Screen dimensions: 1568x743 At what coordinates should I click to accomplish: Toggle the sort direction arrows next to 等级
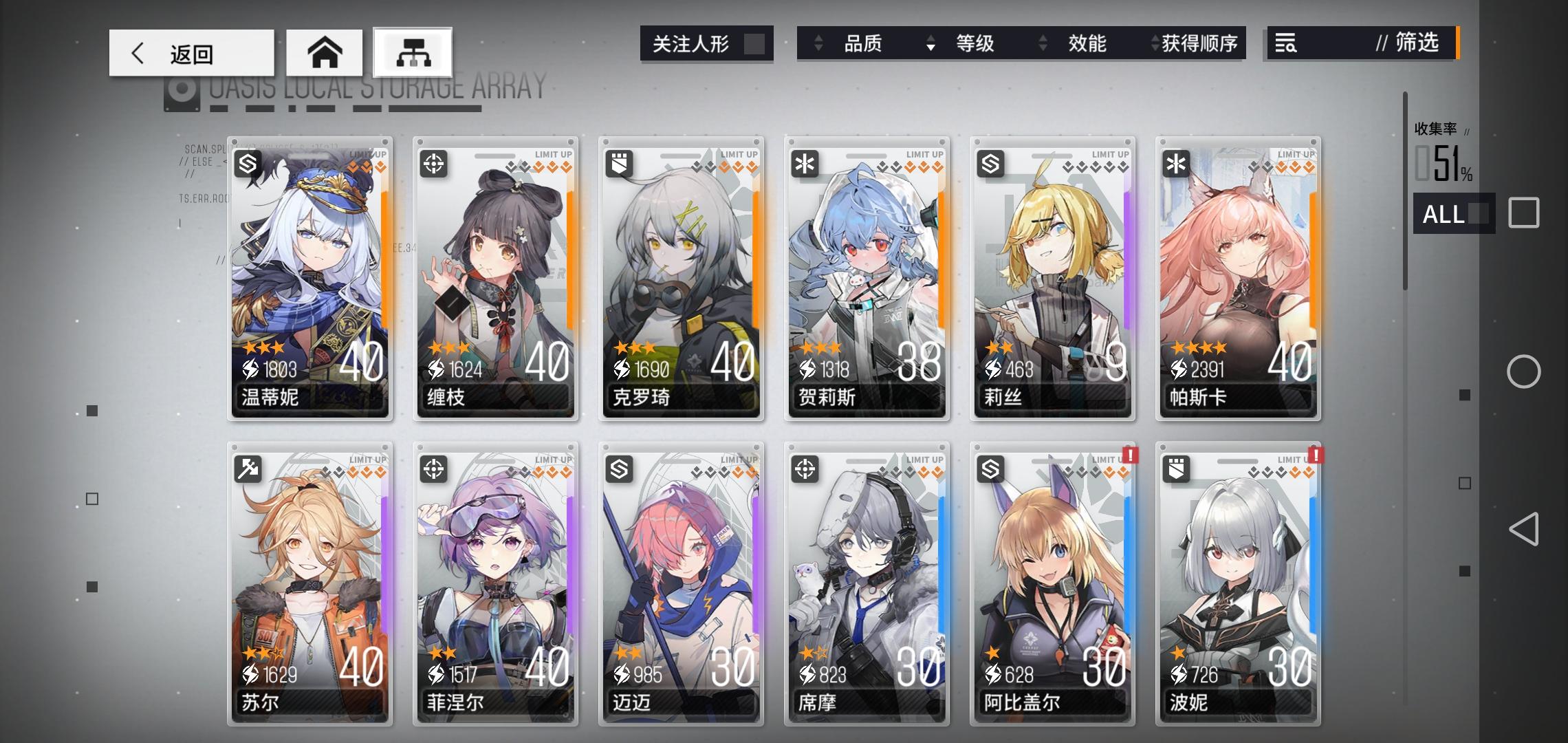click(932, 44)
